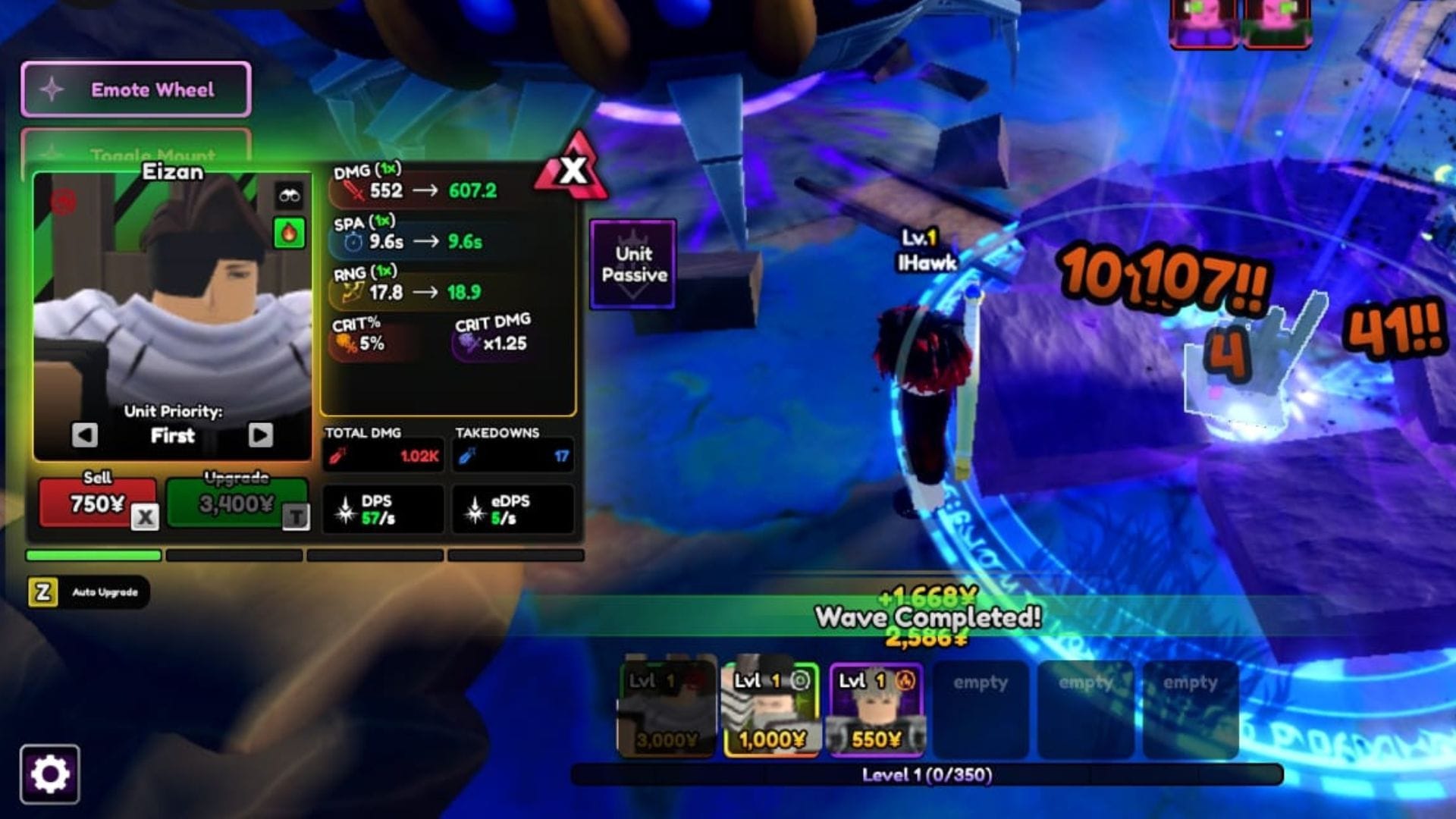Sell Eizan for 750¥
The image size is (1456, 819).
[93, 503]
